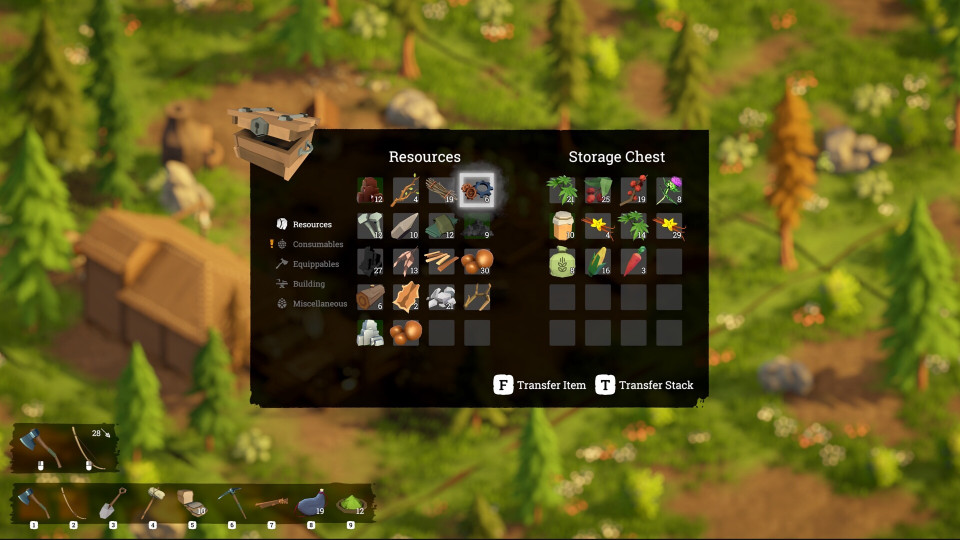Pick the wooden log stack in Resources
The height and width of the screenshot is (540, 960).
[370, 297]
